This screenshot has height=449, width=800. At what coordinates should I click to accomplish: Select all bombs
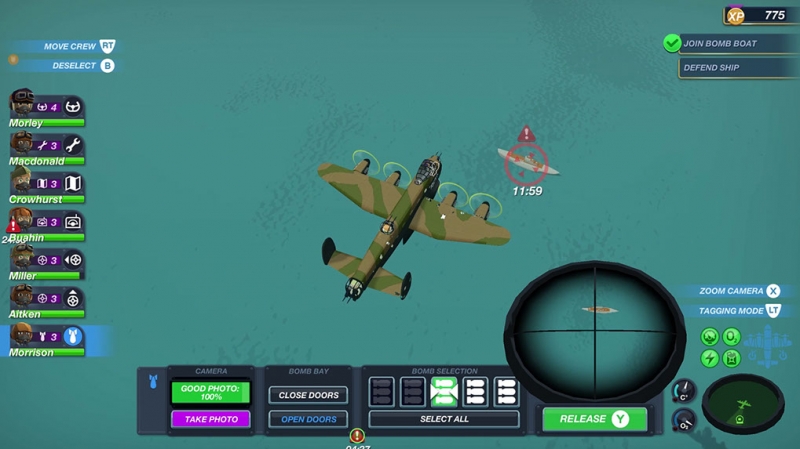click(x=443, y=419)
